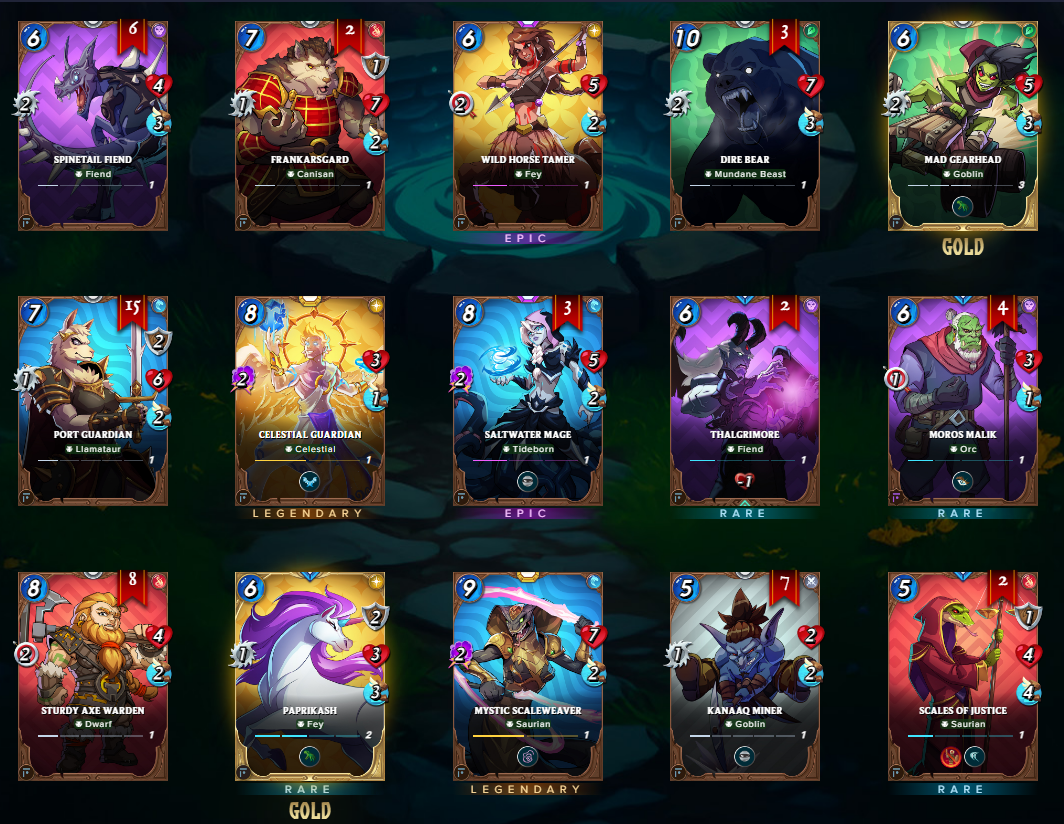The height and width of the screenshot is (824, 1064).
Task: Pick the Mystic Scaleweaver card
Action: pos(527,676)
